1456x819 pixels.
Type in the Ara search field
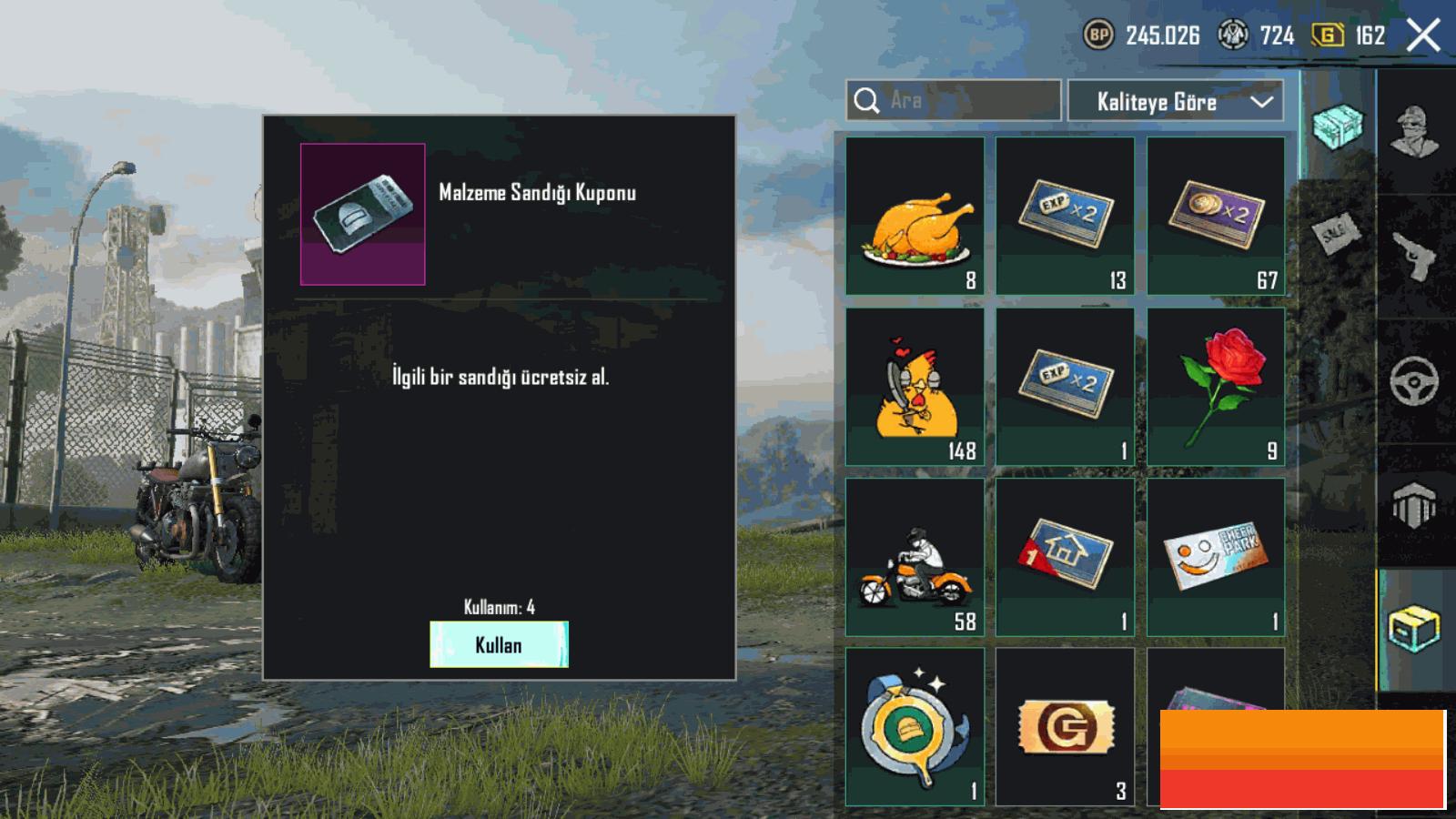pos(965,100)
